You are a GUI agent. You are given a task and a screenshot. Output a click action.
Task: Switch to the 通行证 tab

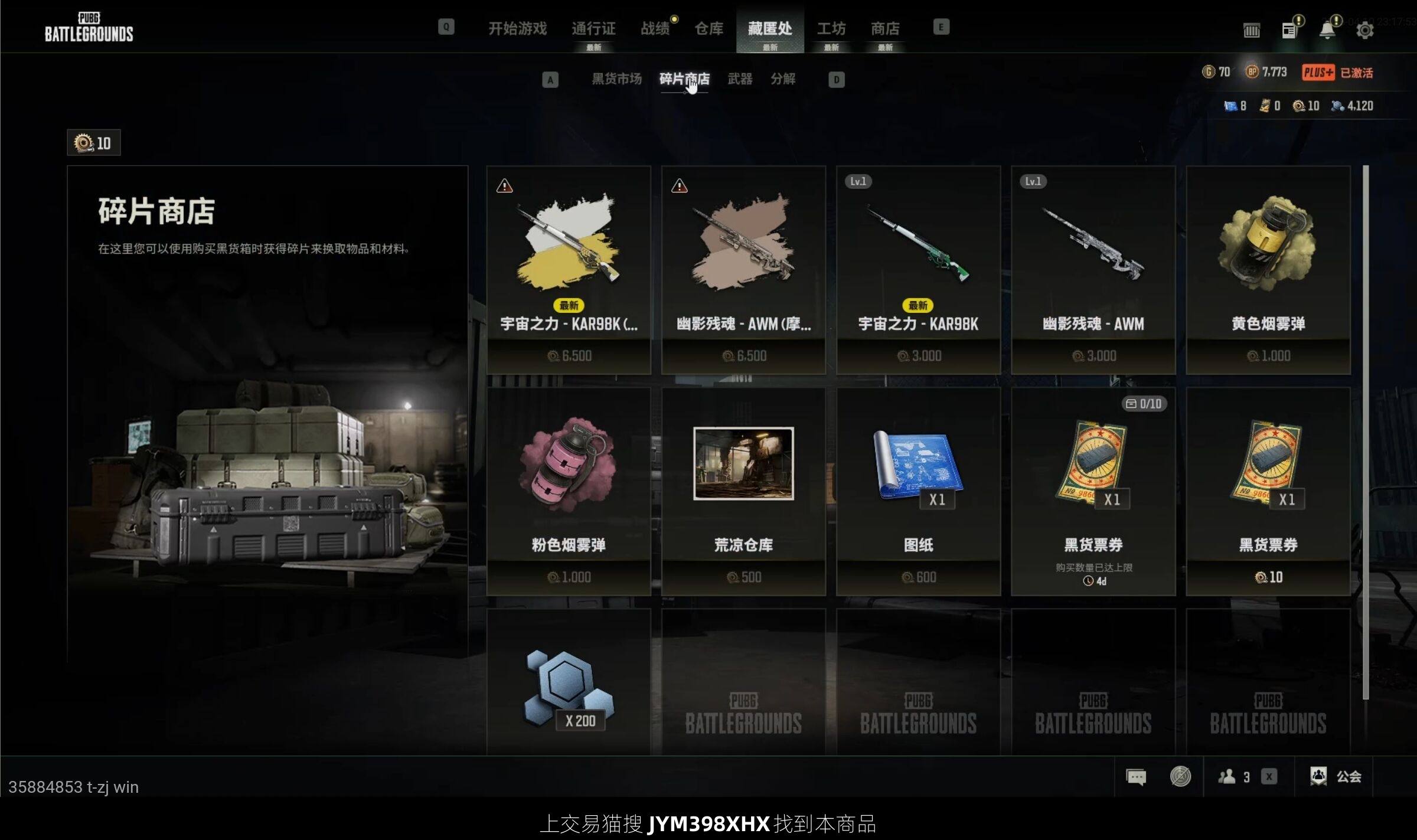point(593,28)
